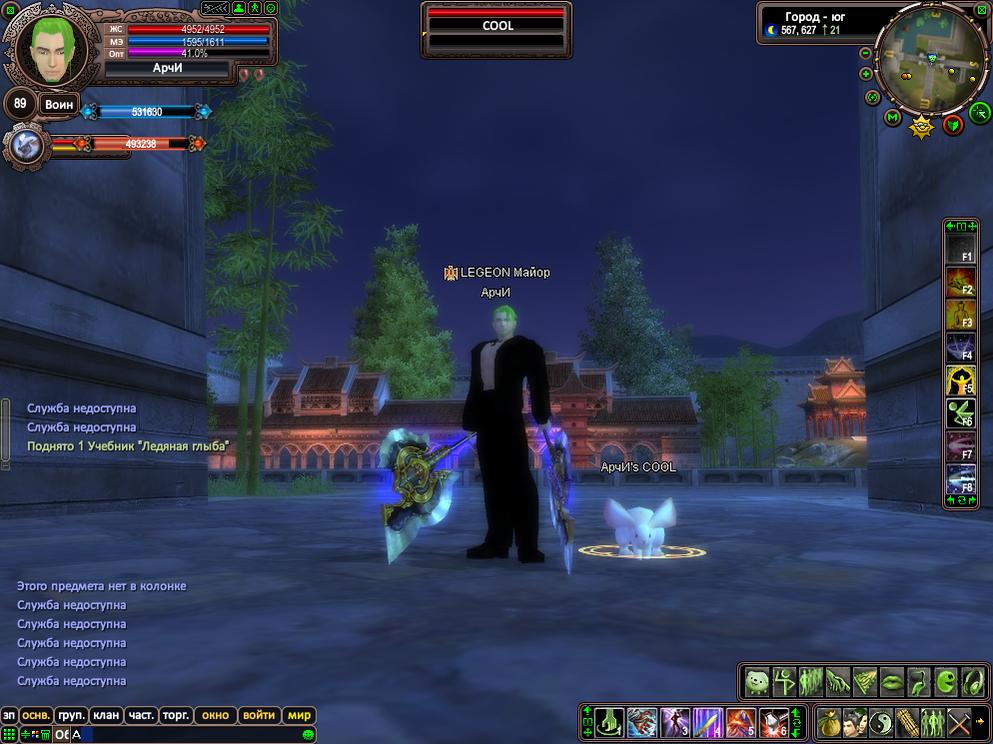
Task: Select the "торг." trade chat tab
Action: pyautogui.click(x=176, y=715)
